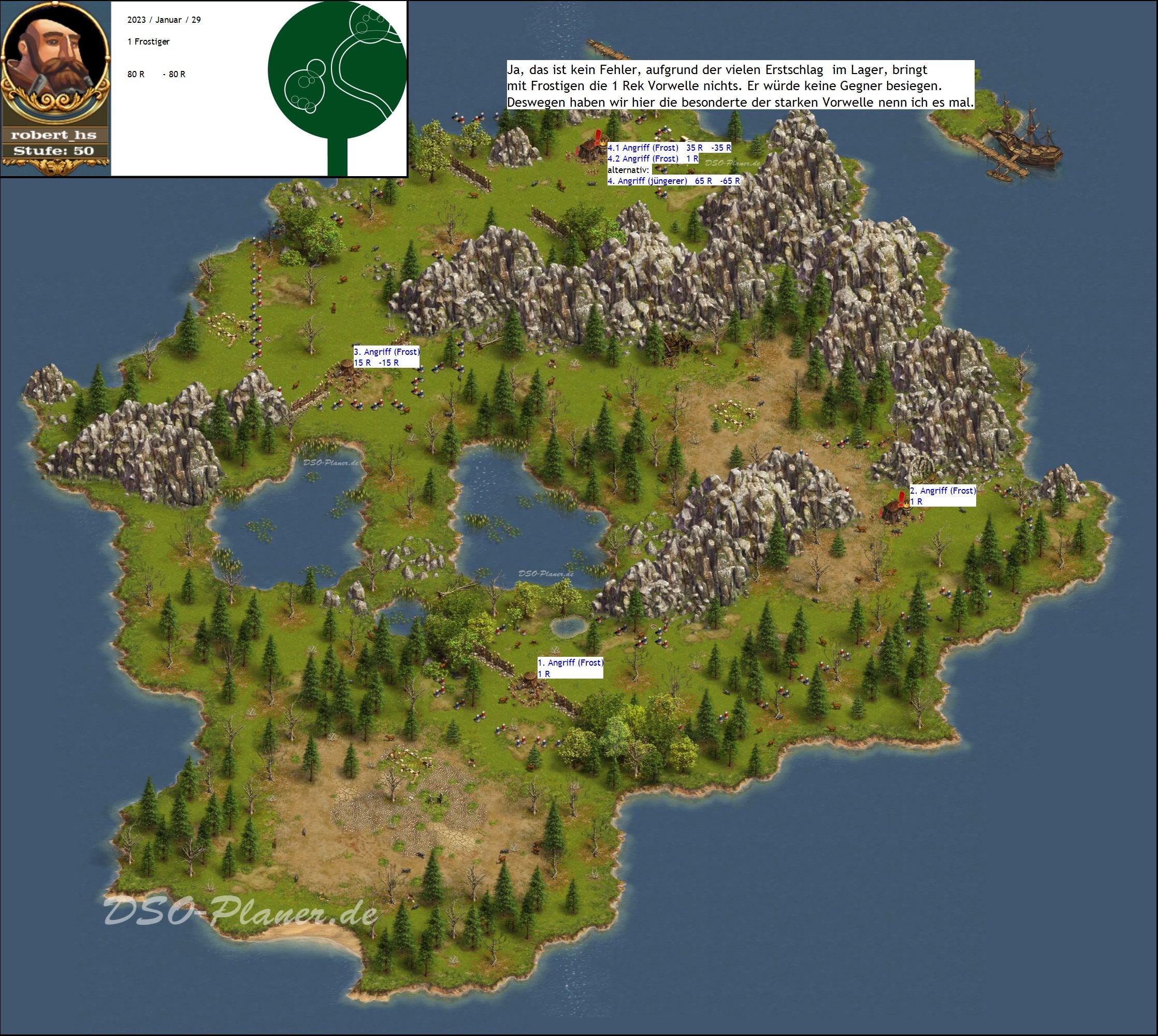Click the "4.1 Angriff (Frost)" label
The width and height of the screenshot is (1158, 1036).
pos(643,148)
